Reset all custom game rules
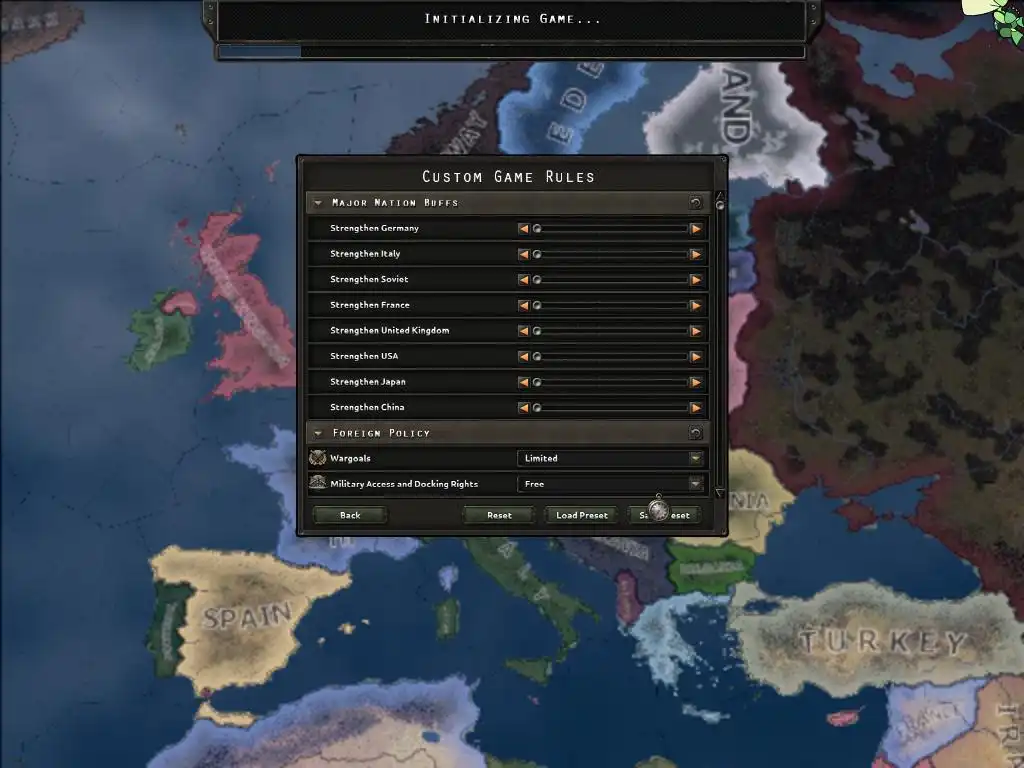The image size is (1024, 768). point(499,515)
